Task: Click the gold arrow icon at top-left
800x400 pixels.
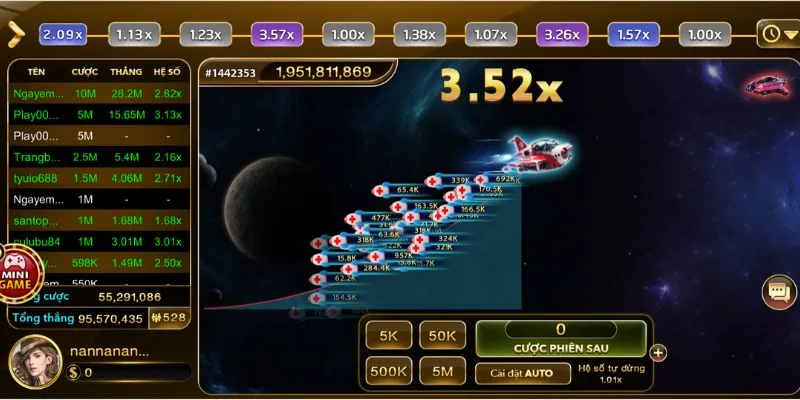Action: click(15, 33)
